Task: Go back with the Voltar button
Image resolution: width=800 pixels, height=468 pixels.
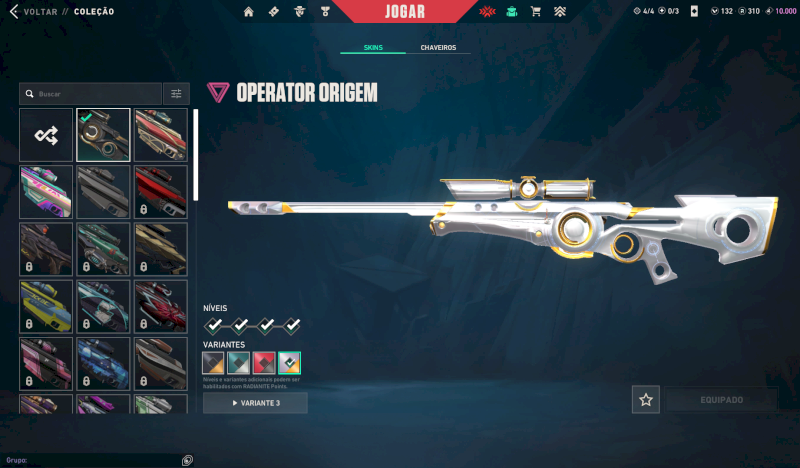Action: pos(36,12)
